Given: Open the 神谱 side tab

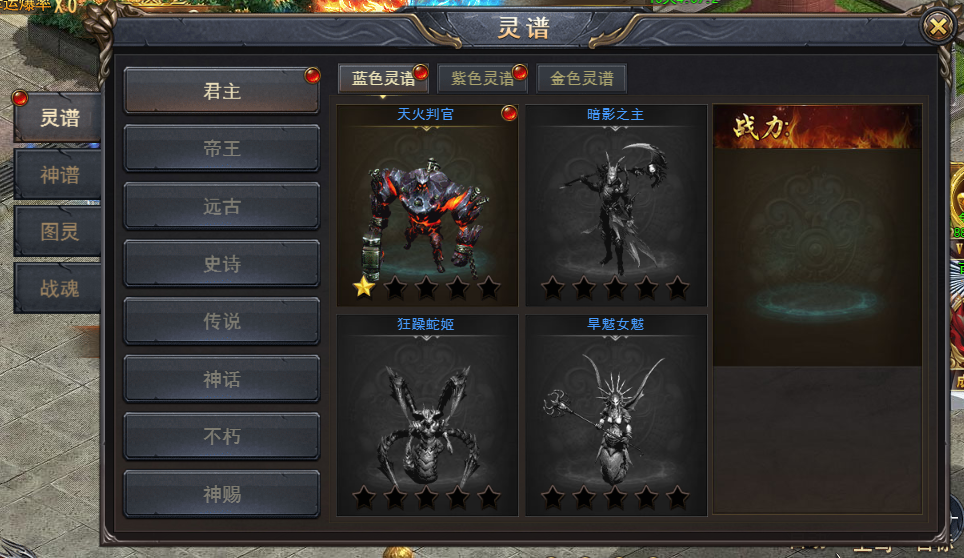Looking at the screenshot, I should pos(59,175).
